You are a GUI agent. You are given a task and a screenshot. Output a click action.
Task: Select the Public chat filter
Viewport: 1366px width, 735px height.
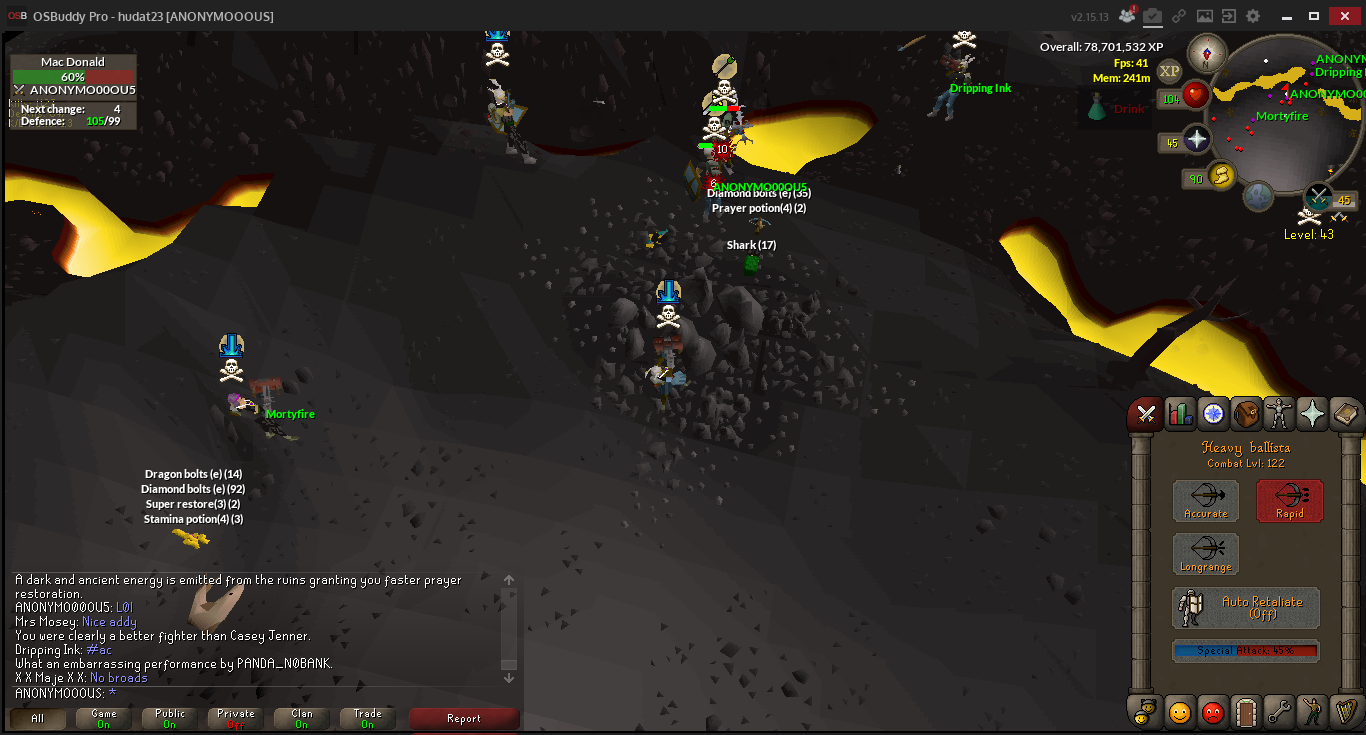click(x=170, y=718)
